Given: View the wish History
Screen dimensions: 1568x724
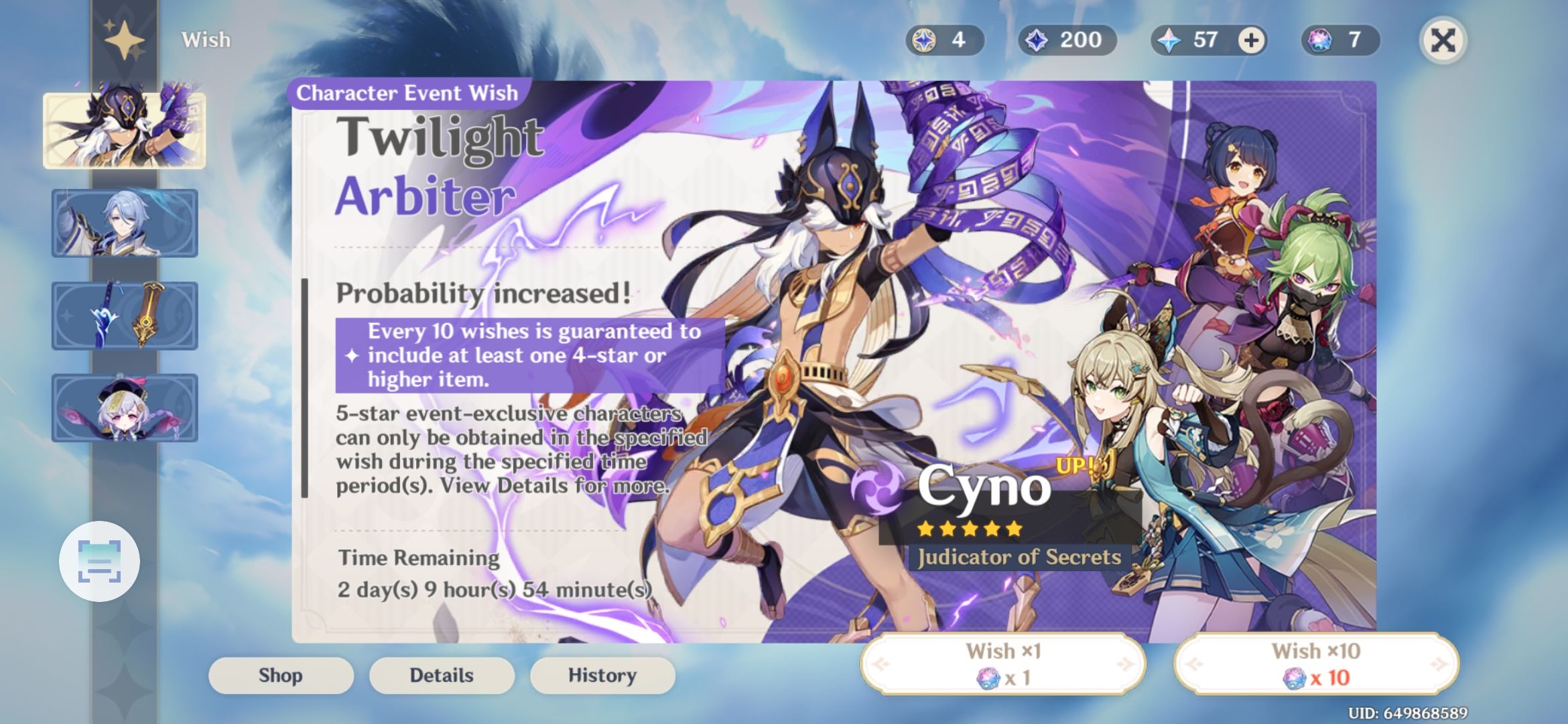Looking at the screenshot, I should [x=602, y=675].
